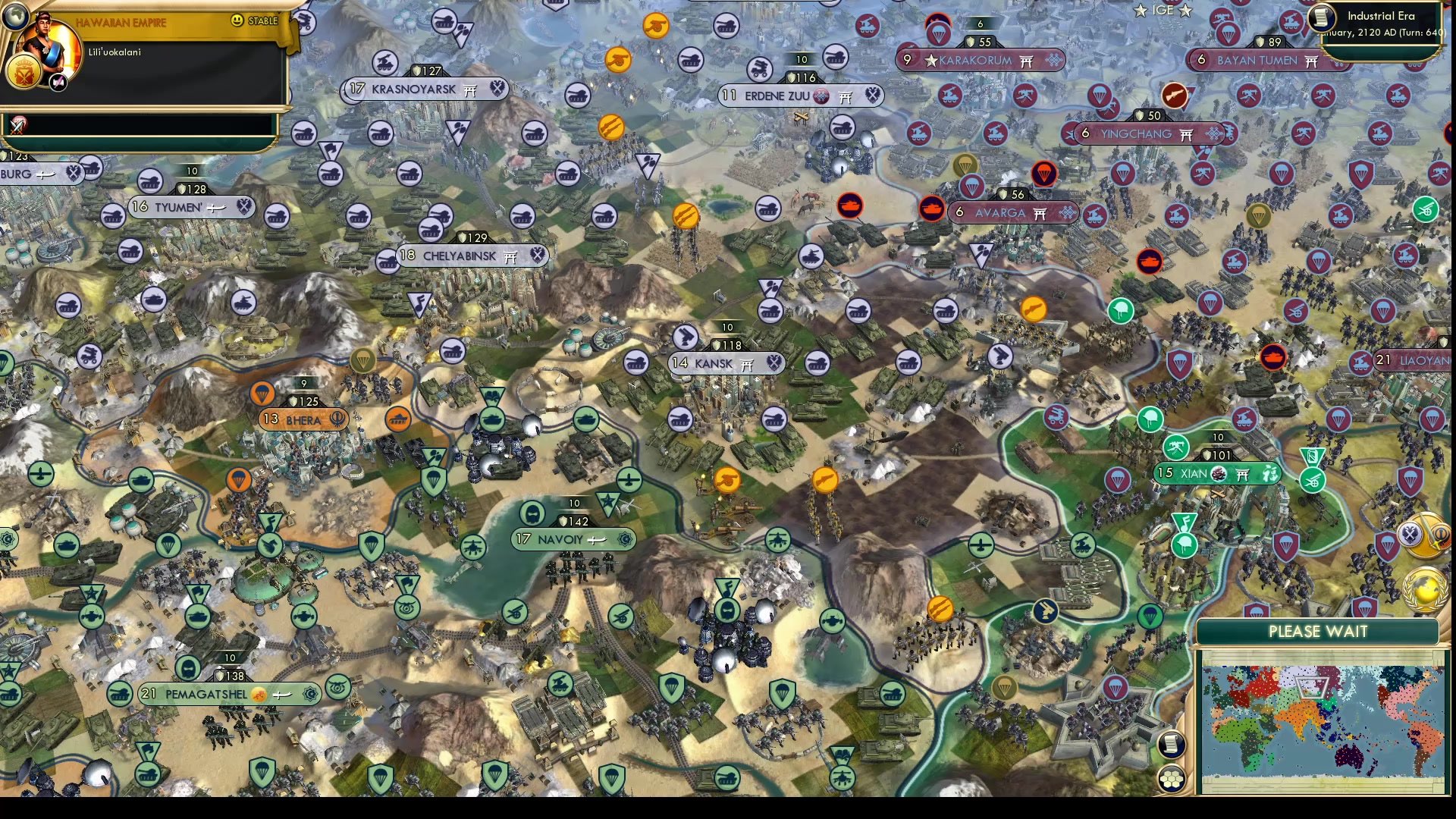The height and width of the screenshot is (819, 1456).
Task: Select the green anti-aircraft gun icon near Xian
Action: click(x=1175, y=448)
